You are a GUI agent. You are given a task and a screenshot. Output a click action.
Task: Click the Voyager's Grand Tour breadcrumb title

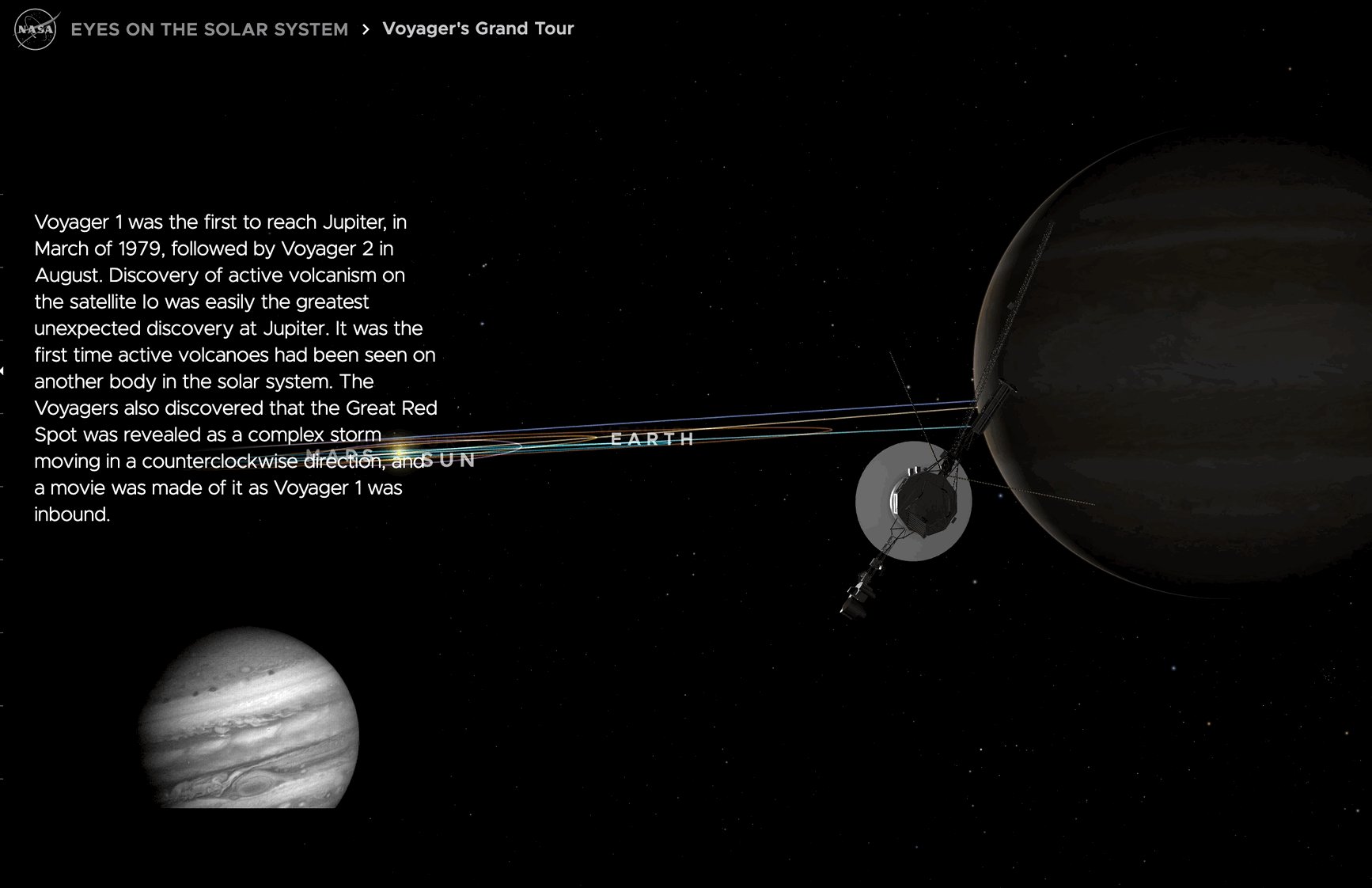point(478,28)
